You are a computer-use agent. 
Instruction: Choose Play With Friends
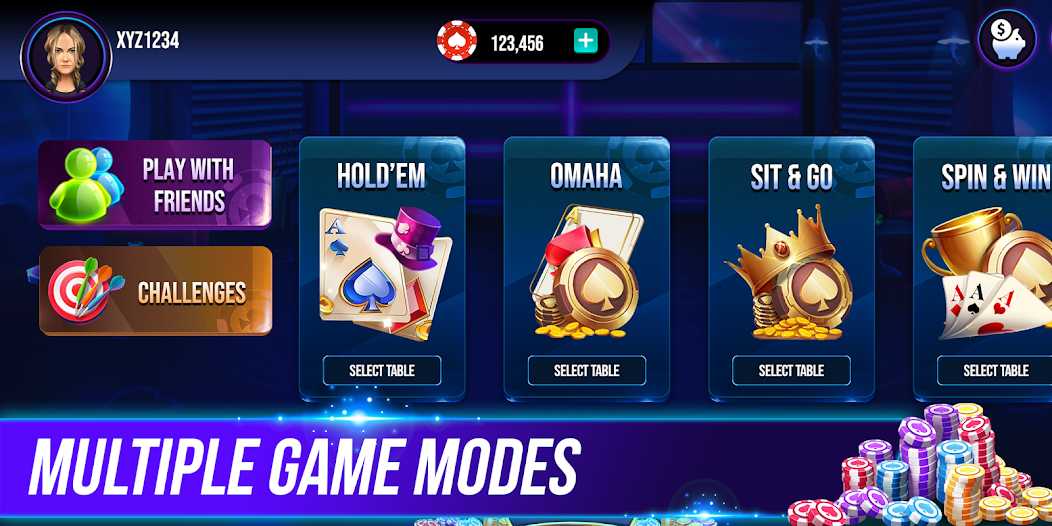(x=155, y=185)
